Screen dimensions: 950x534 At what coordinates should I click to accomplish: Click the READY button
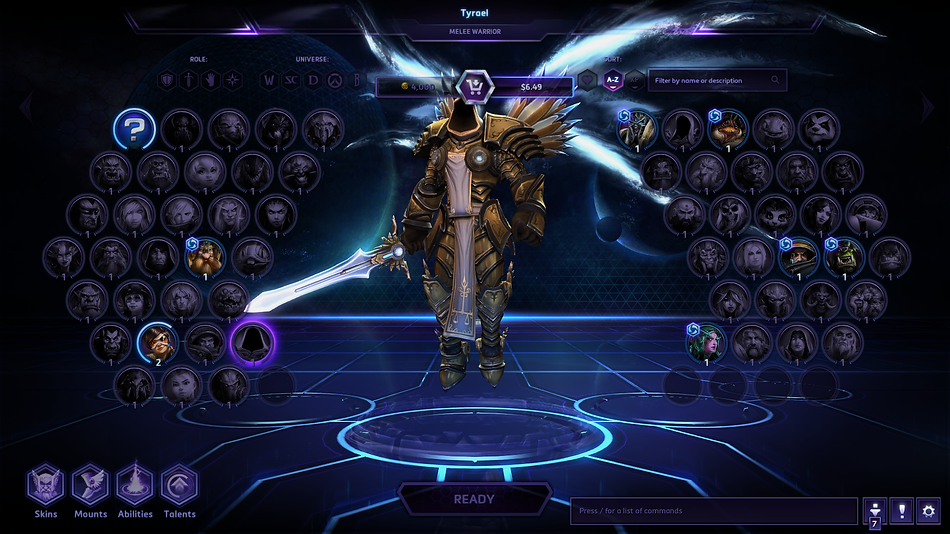[474, 499]
